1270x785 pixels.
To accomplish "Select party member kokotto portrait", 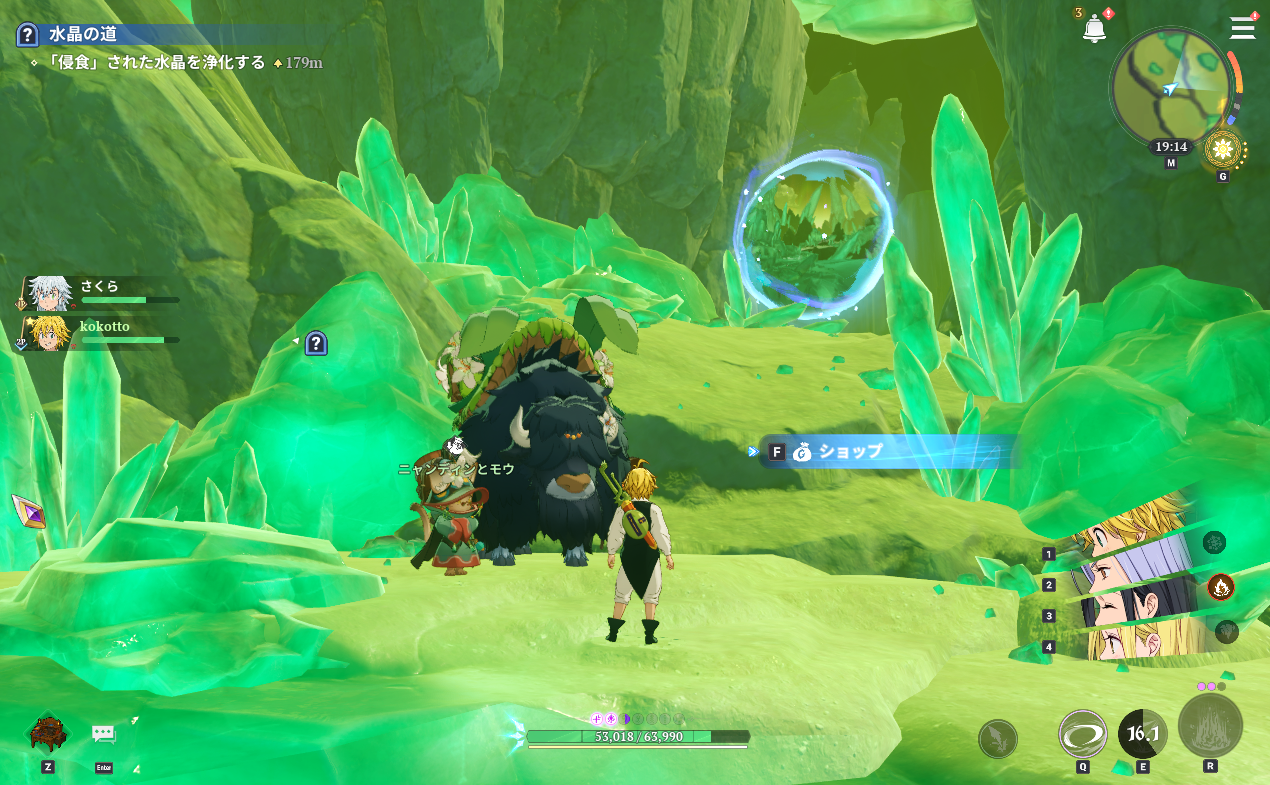I will (47, 334).
